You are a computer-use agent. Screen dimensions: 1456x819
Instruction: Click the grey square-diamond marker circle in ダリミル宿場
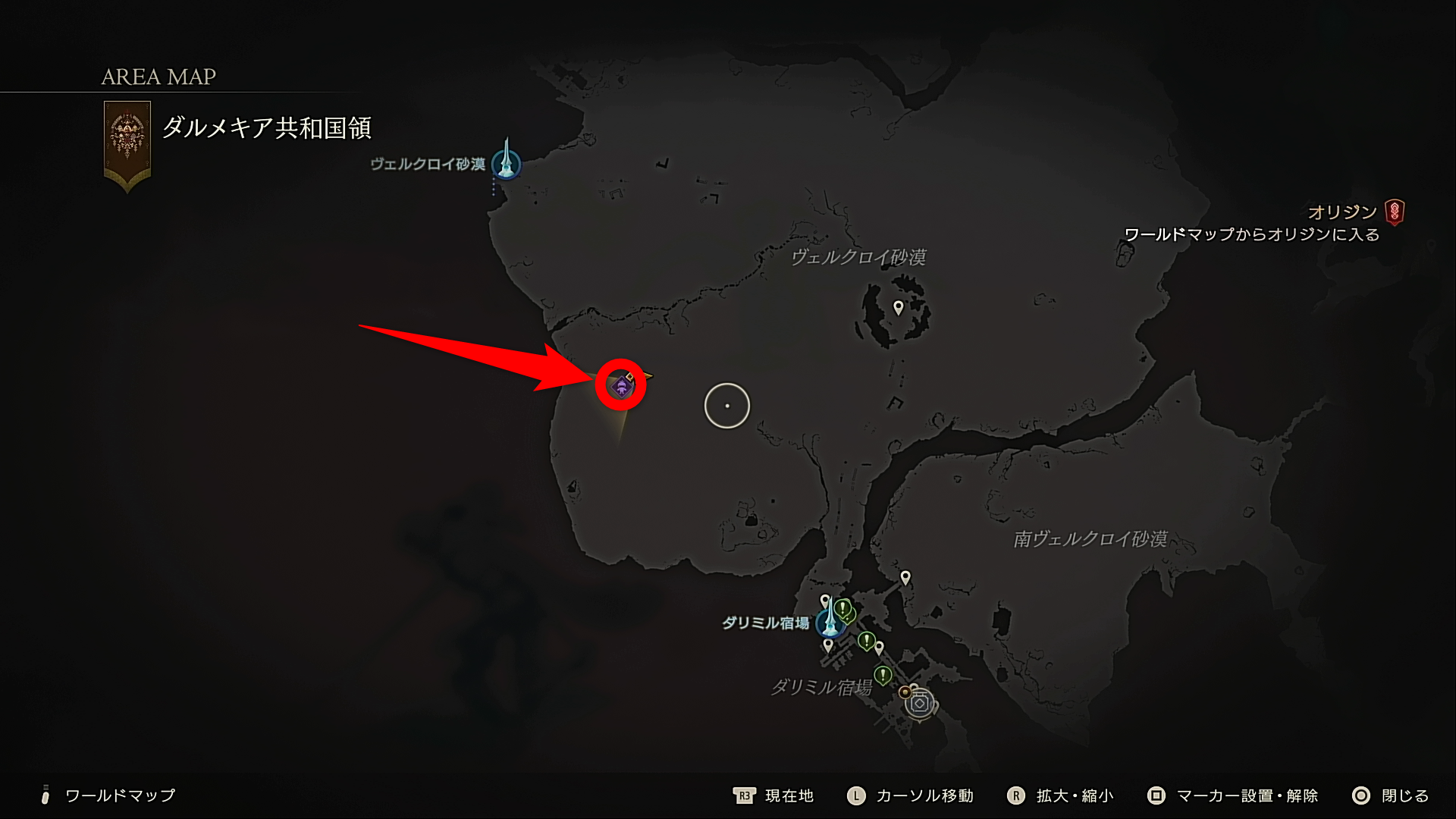pos(920,704)
